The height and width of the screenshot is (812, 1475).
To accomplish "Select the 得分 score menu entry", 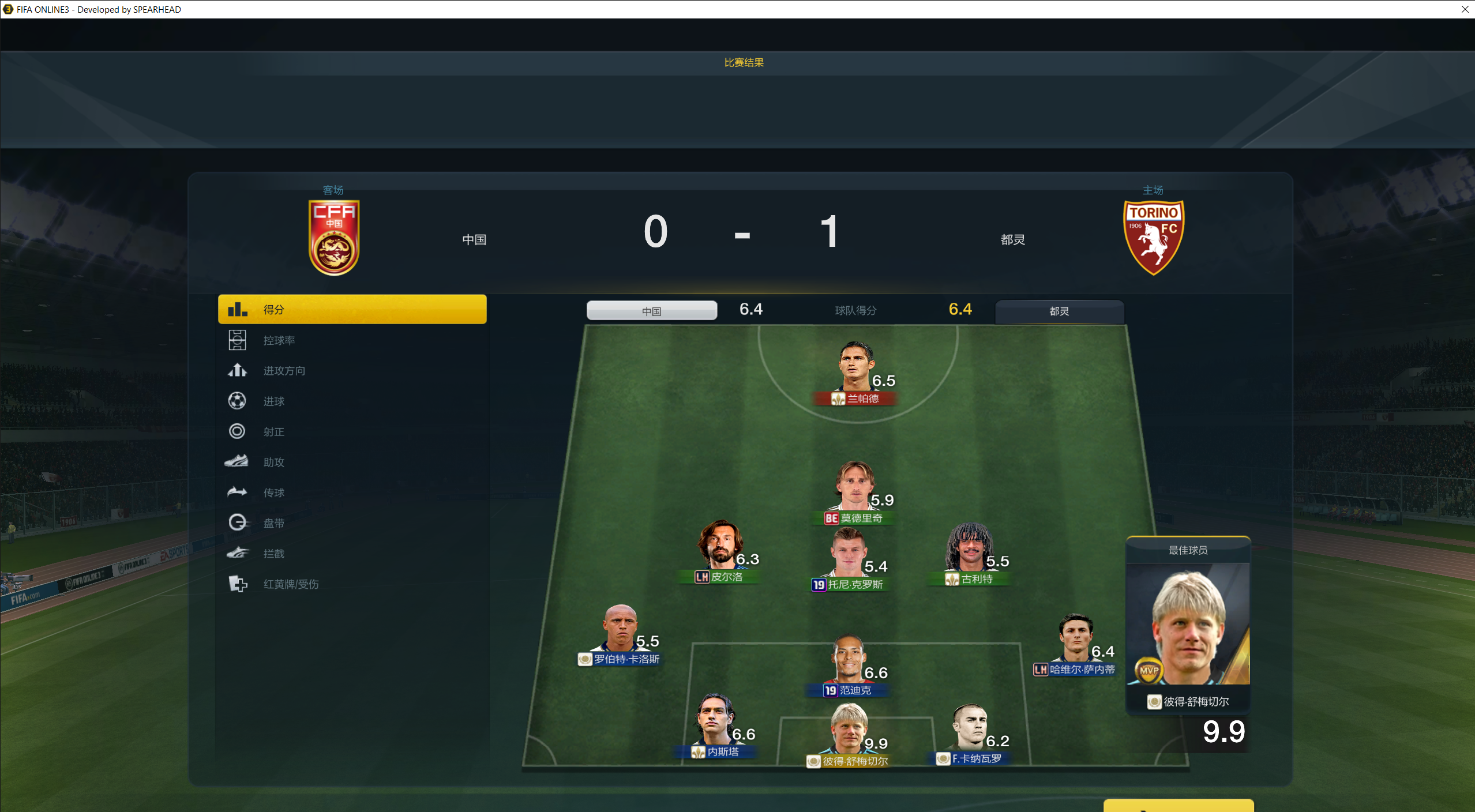I will pos(352,310).
